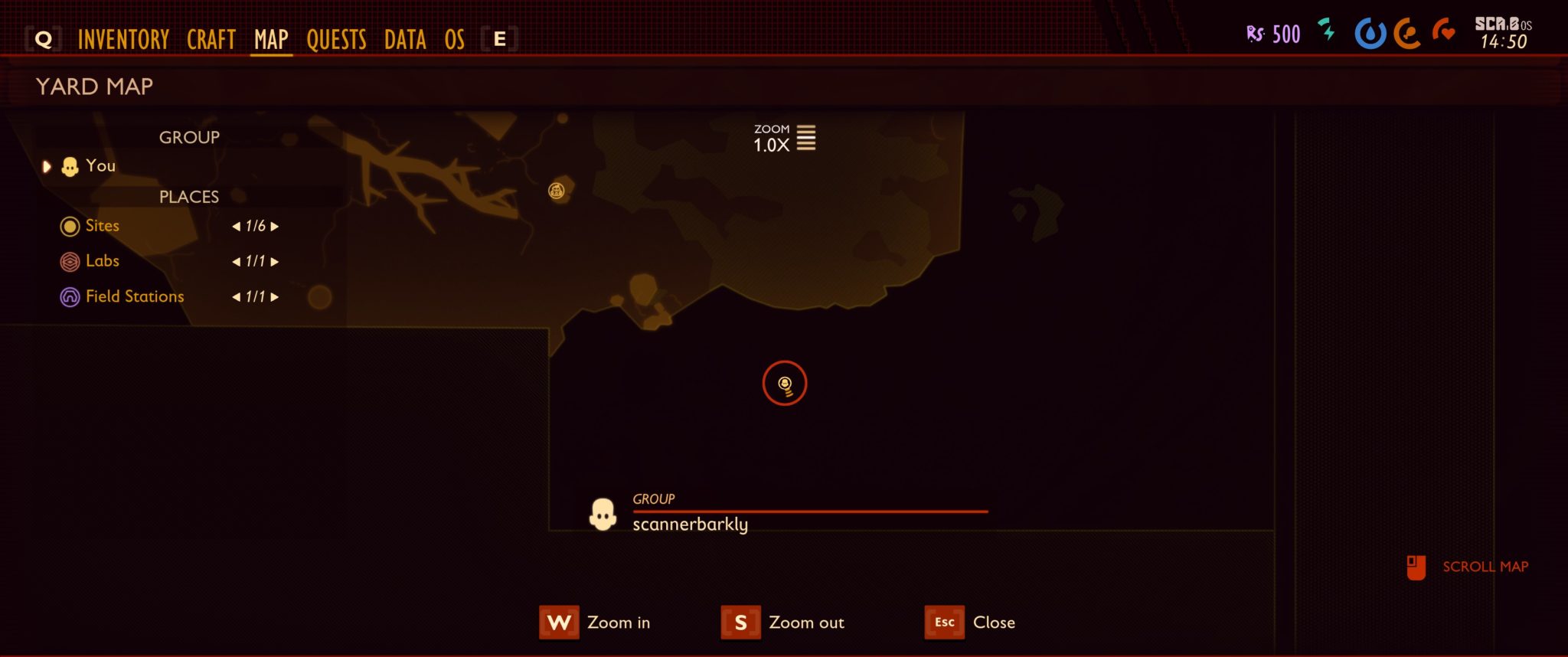Click the red heart health meter

1447,34
